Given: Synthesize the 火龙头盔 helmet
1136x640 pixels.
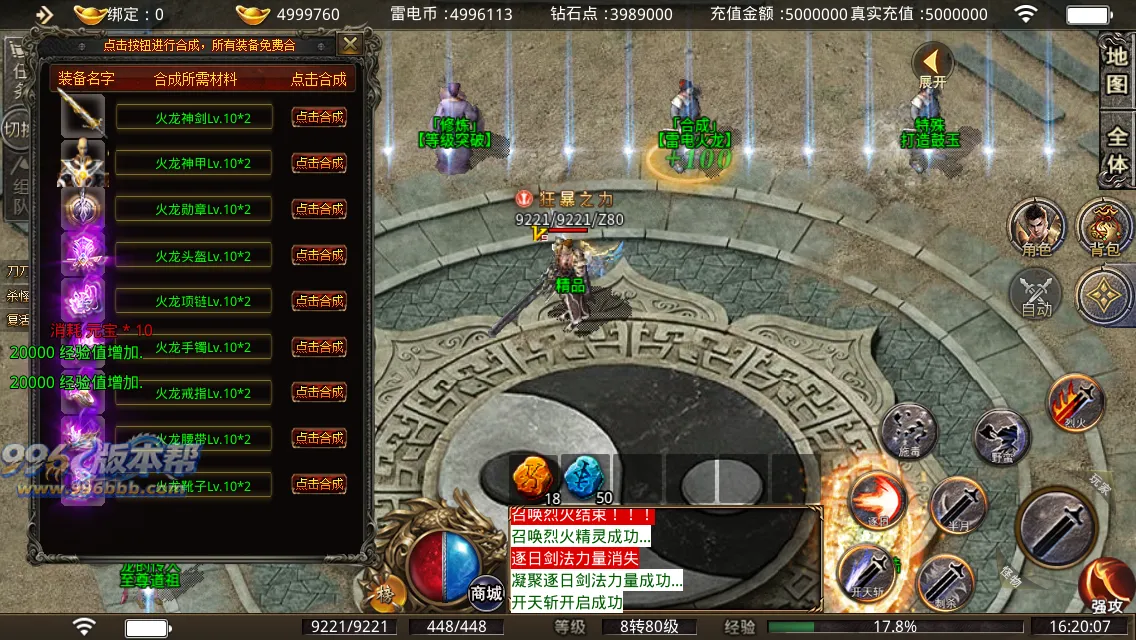Looking at the screenshot, I should [x=319, y=255].
